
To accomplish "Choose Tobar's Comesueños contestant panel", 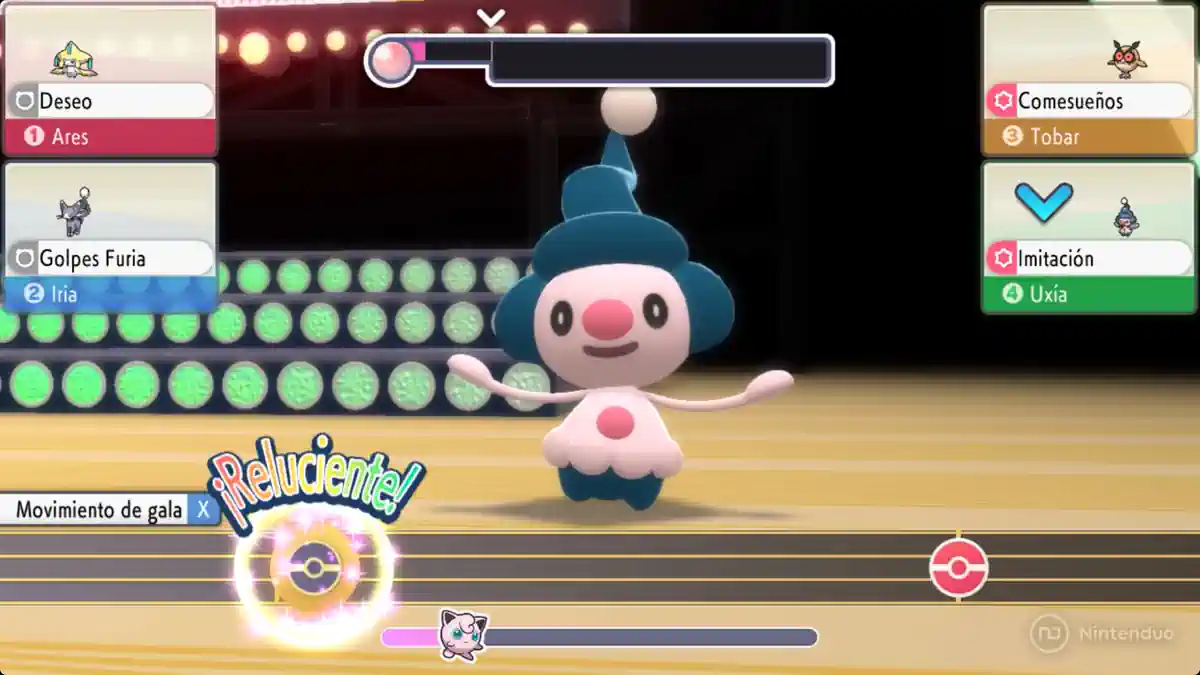I will coord(1089,81).
